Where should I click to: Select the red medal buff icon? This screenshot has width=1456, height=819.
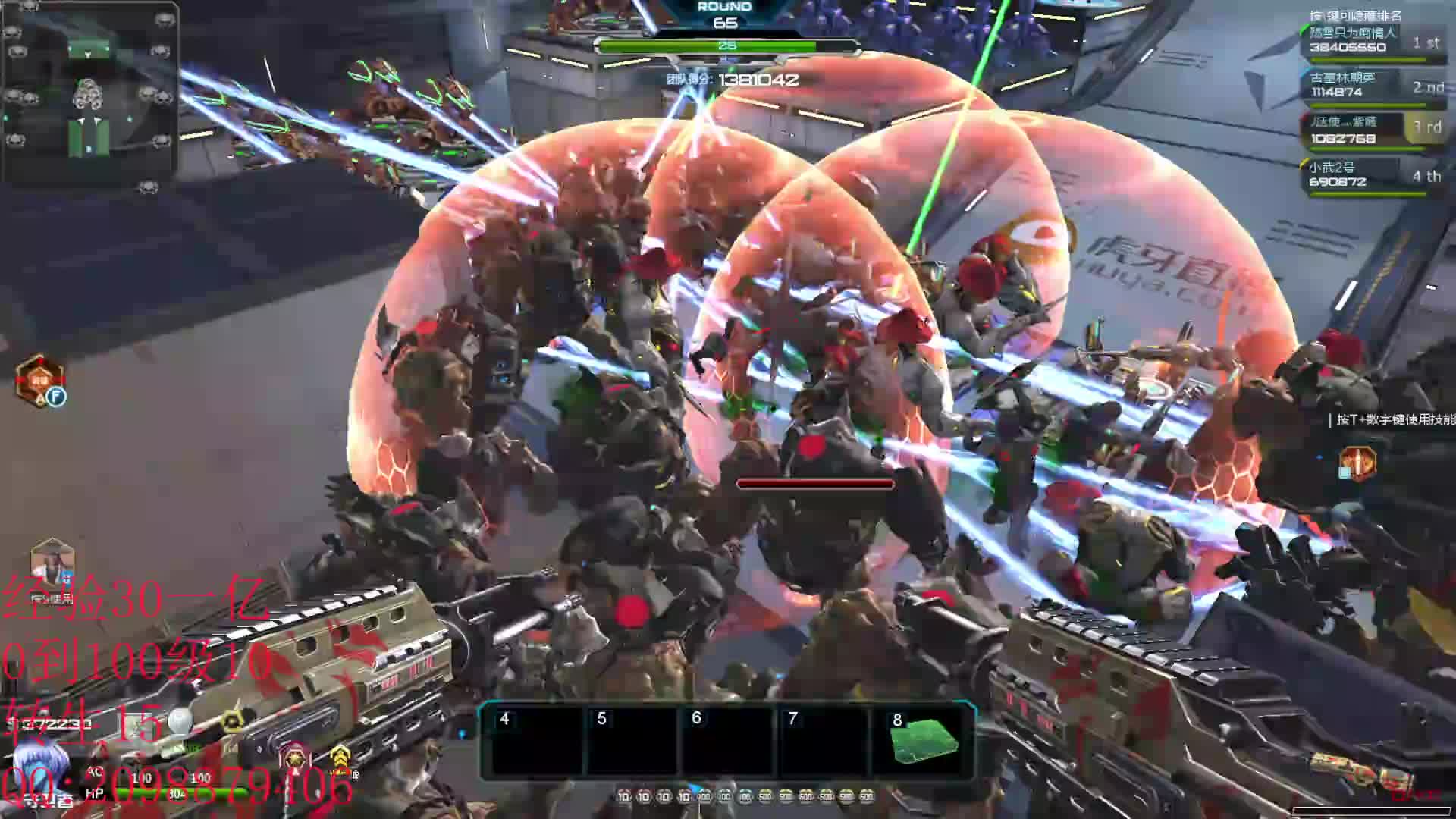click(295, 758)
